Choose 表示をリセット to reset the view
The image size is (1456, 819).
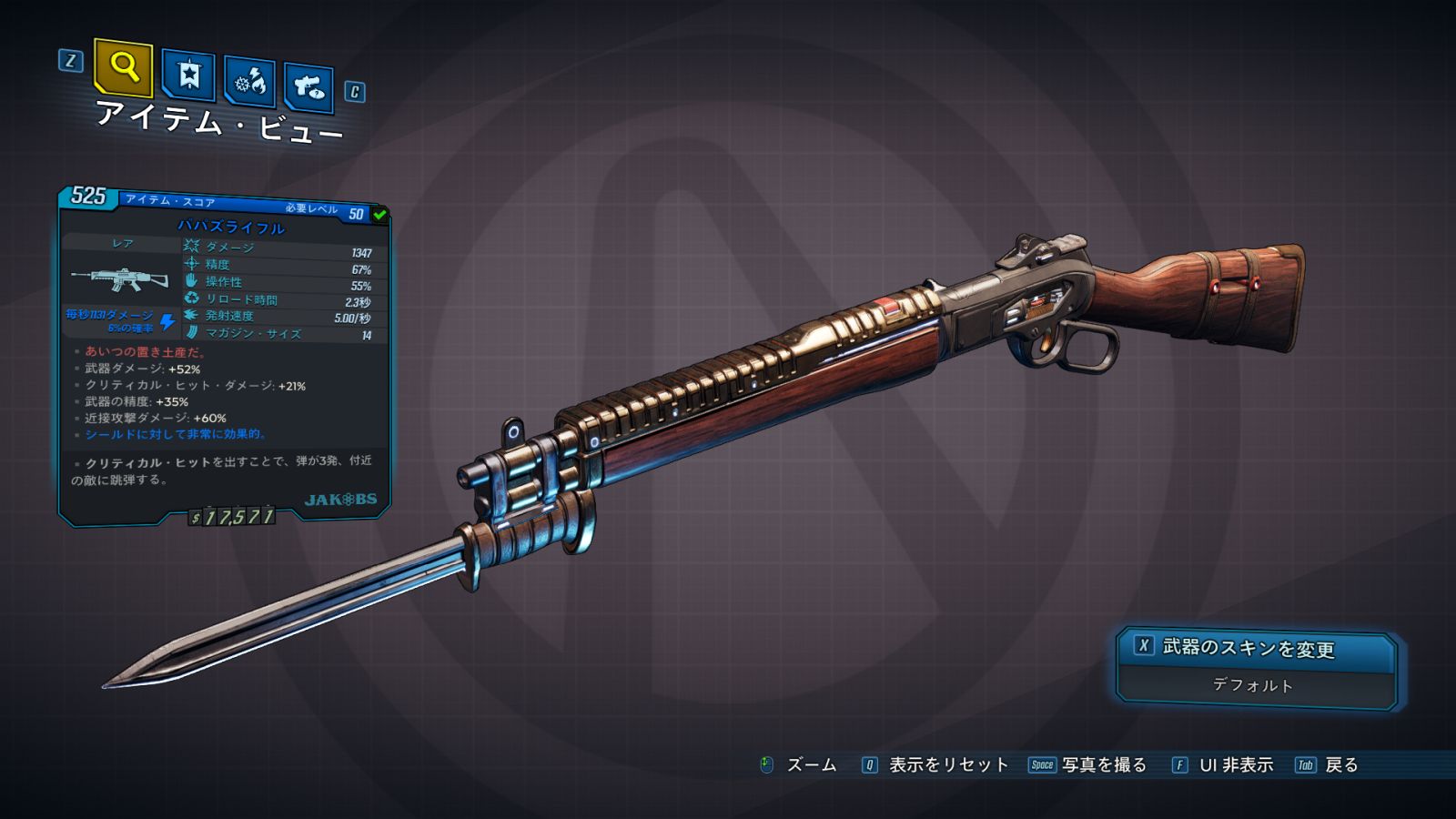(947, 765)
